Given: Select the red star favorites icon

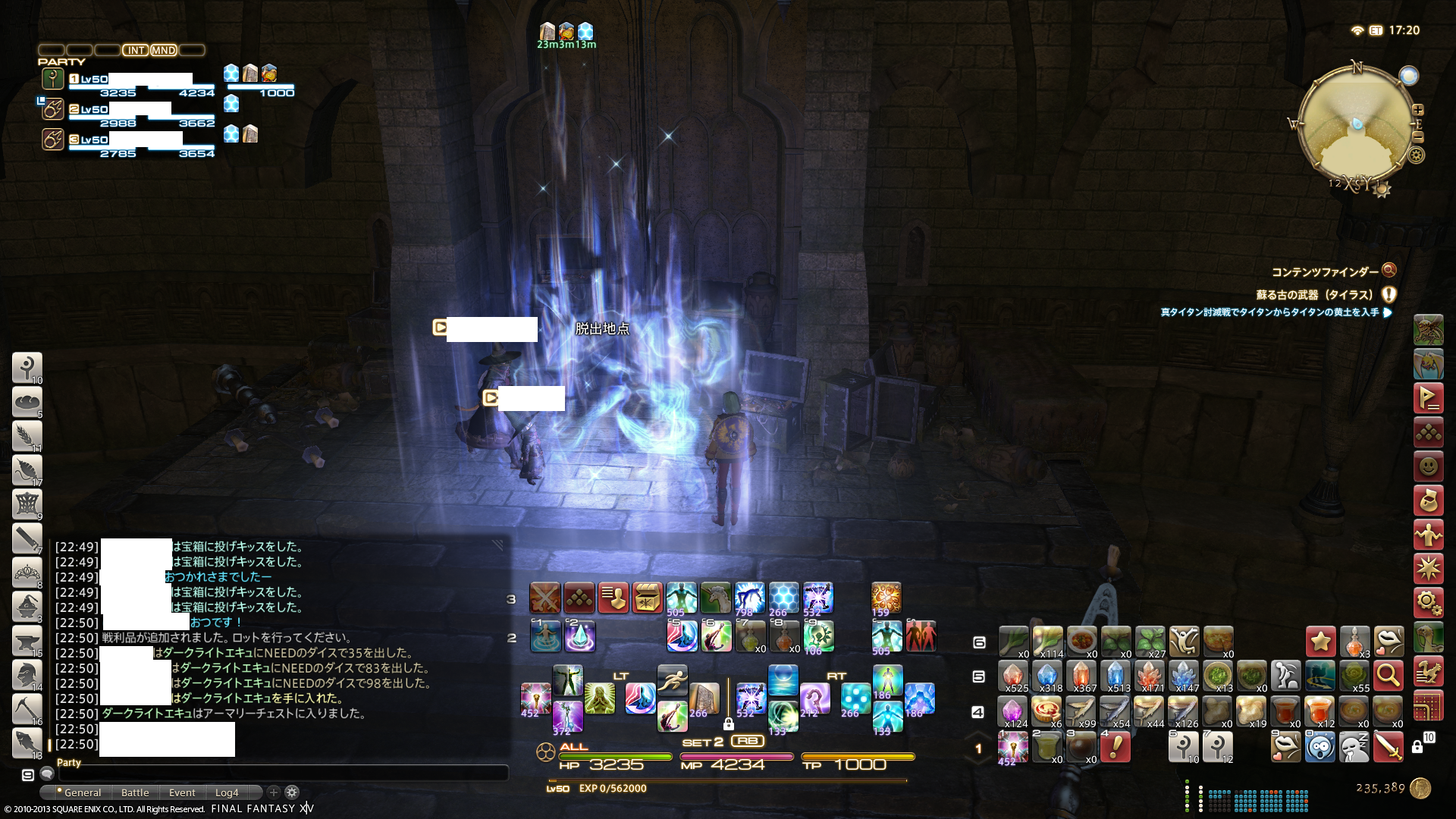Looking at the screenshot, I should (x=1320, y=642).
